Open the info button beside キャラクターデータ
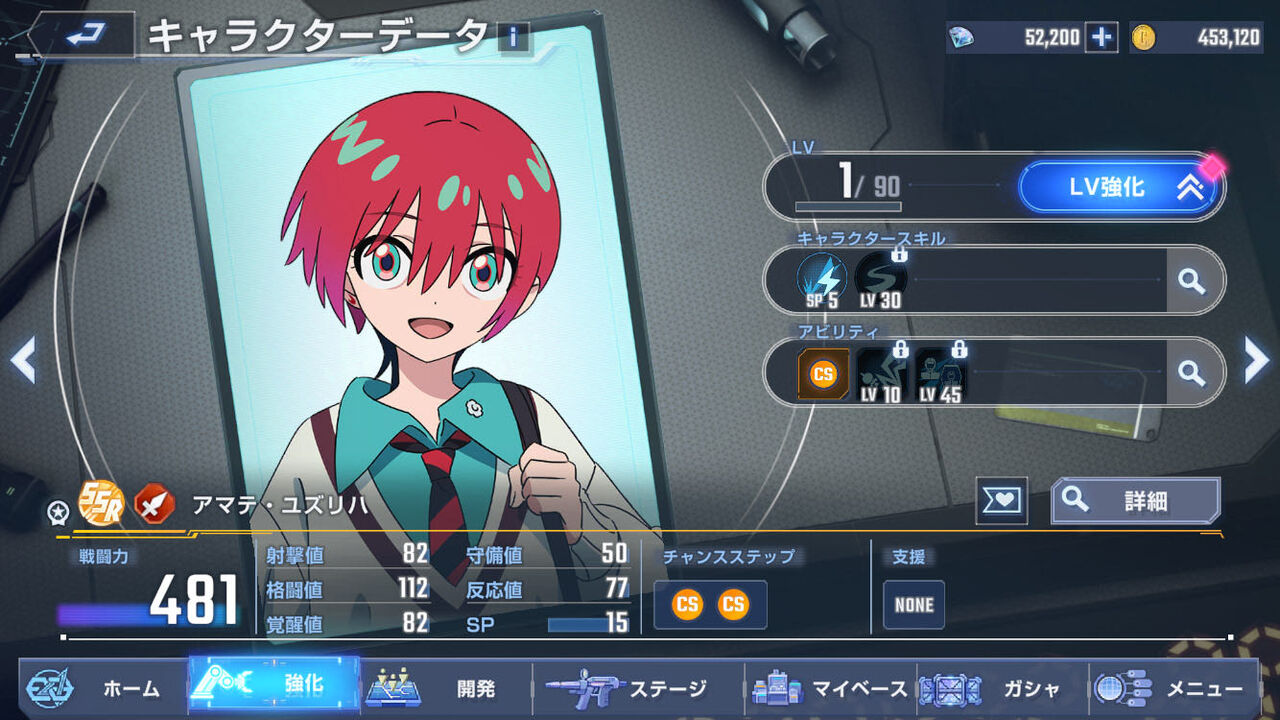 coord(513,38)
